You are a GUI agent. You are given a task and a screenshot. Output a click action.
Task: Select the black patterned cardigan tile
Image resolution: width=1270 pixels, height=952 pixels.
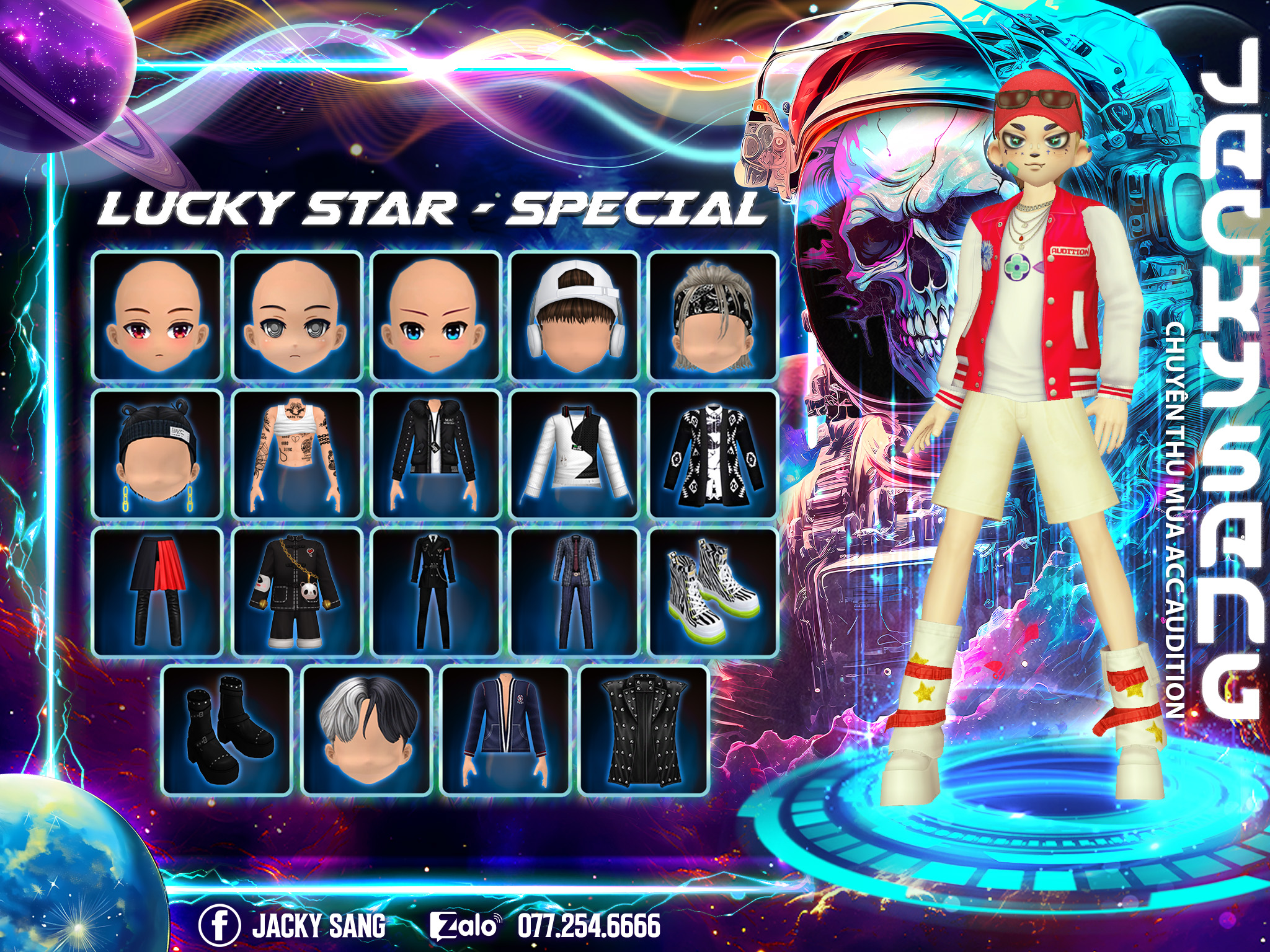pyautogui.click(x=713, y=454)
